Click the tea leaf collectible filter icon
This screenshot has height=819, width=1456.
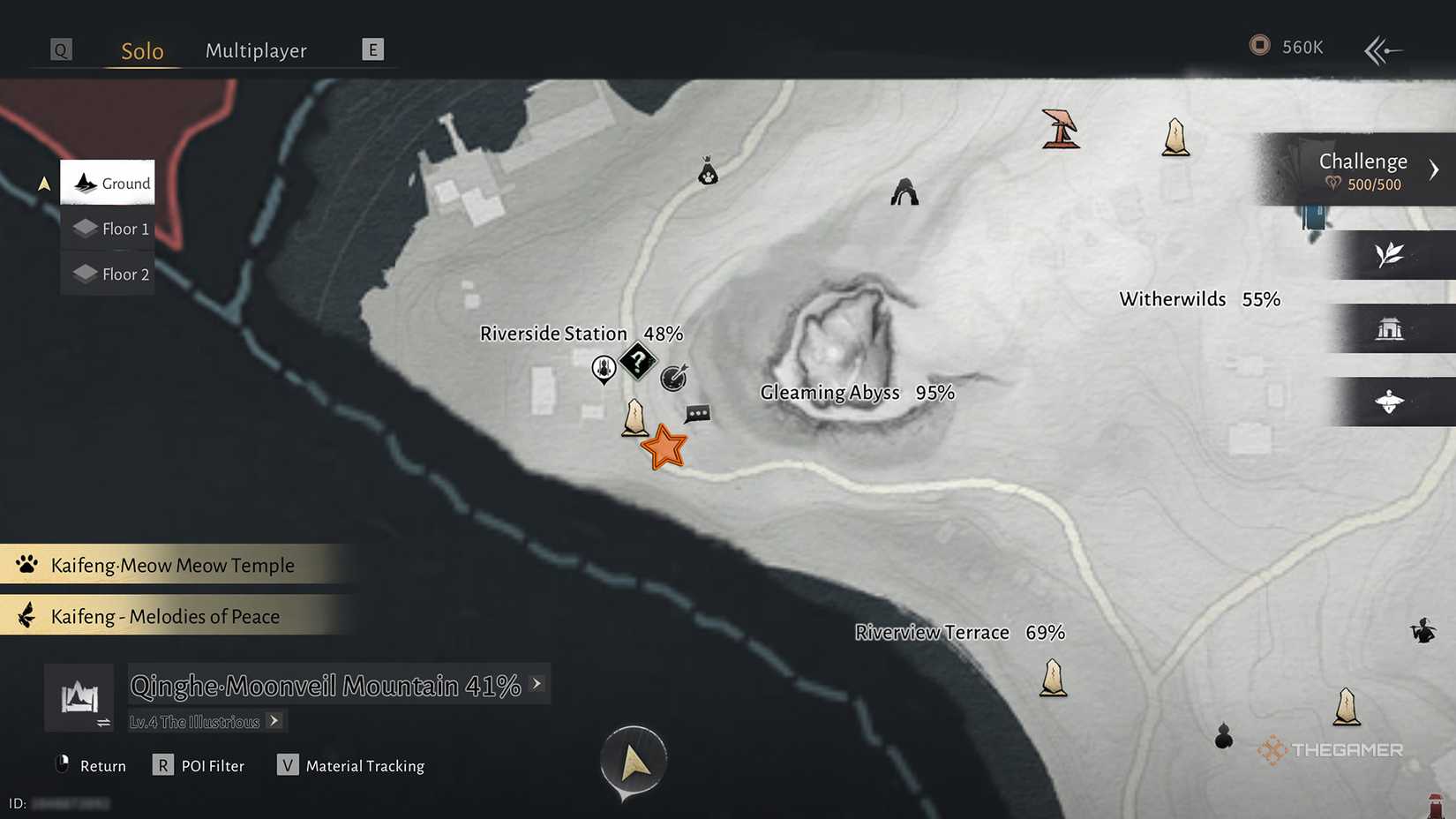click(1391, 255)
